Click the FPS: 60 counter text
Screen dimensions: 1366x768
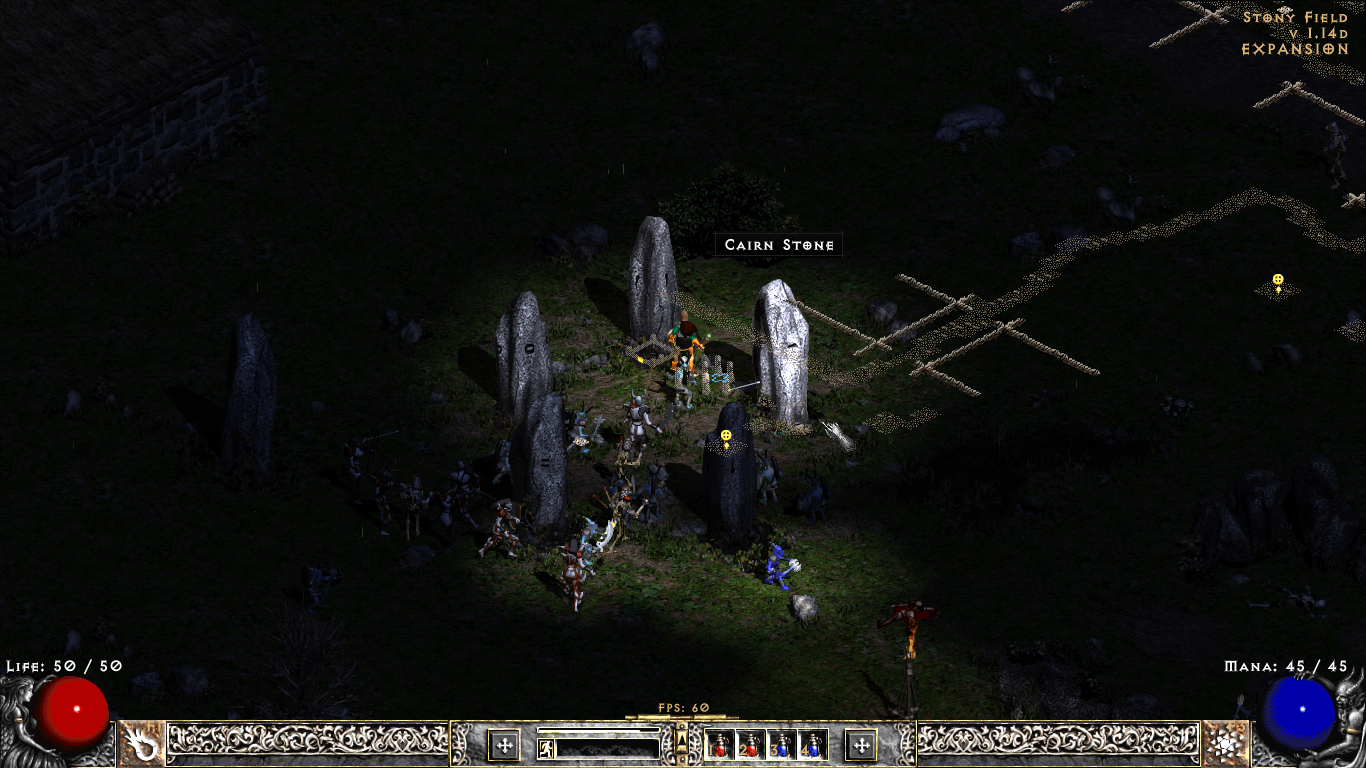682,706
